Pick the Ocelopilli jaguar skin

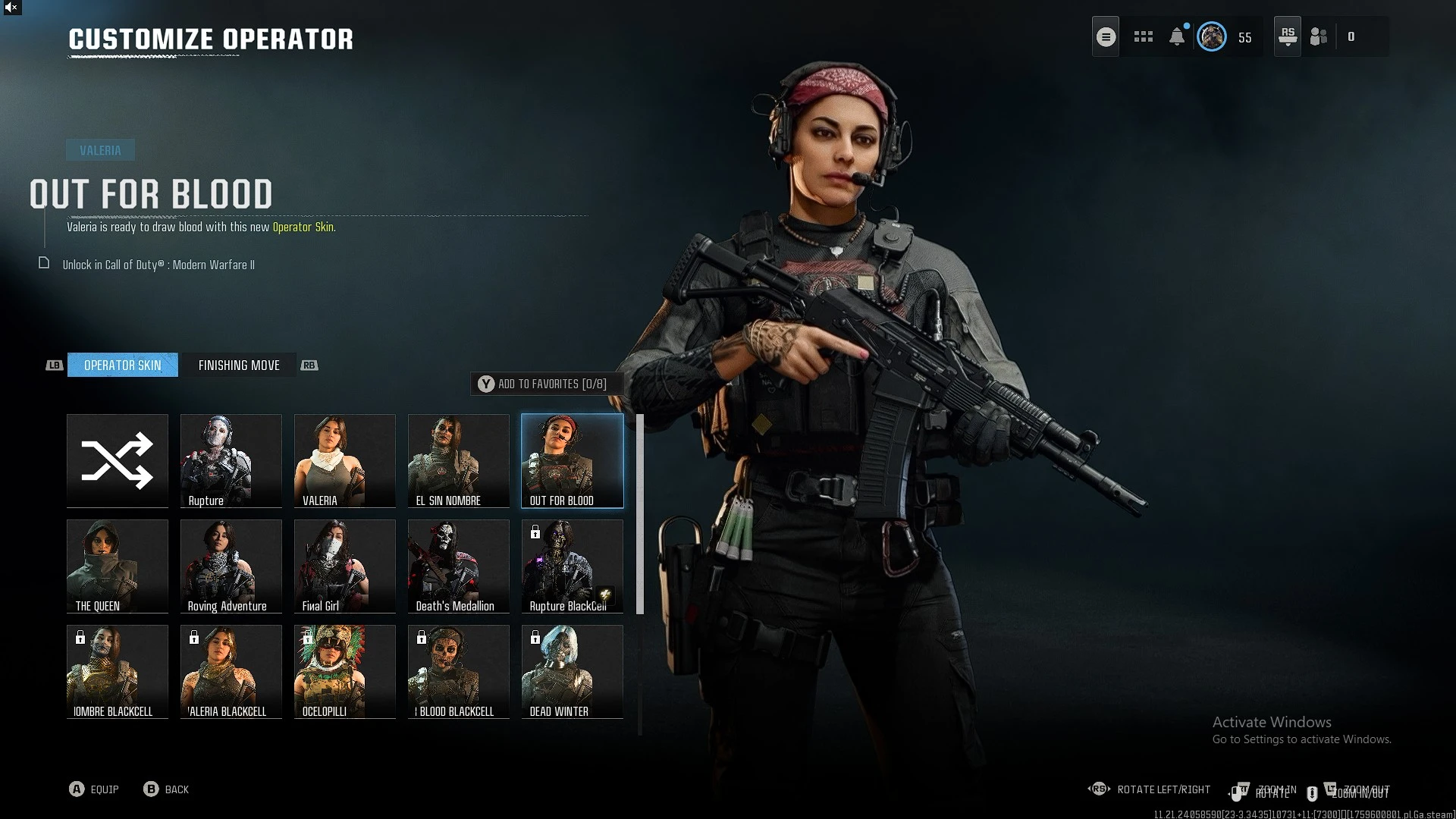(x=345, y=671)
